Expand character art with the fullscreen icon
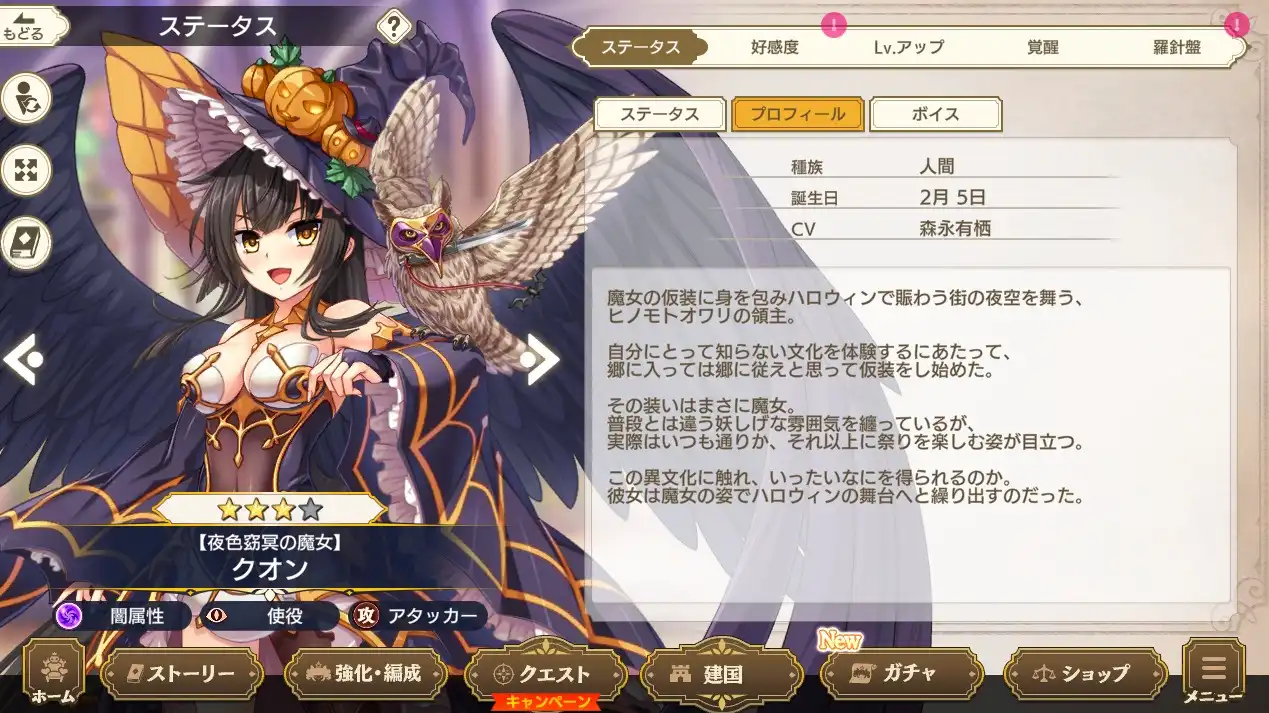The width and height of the screenshot is (1269, 713). [x=25, y=170]
